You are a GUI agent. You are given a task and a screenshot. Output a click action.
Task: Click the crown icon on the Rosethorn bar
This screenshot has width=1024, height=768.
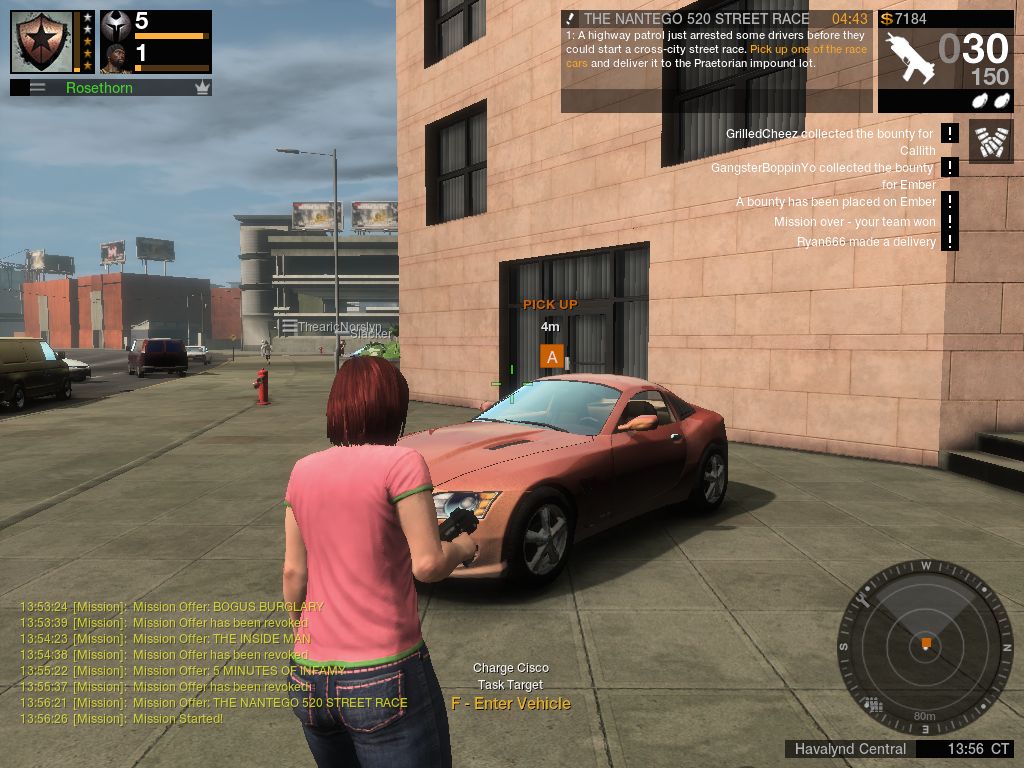[202, 88]
